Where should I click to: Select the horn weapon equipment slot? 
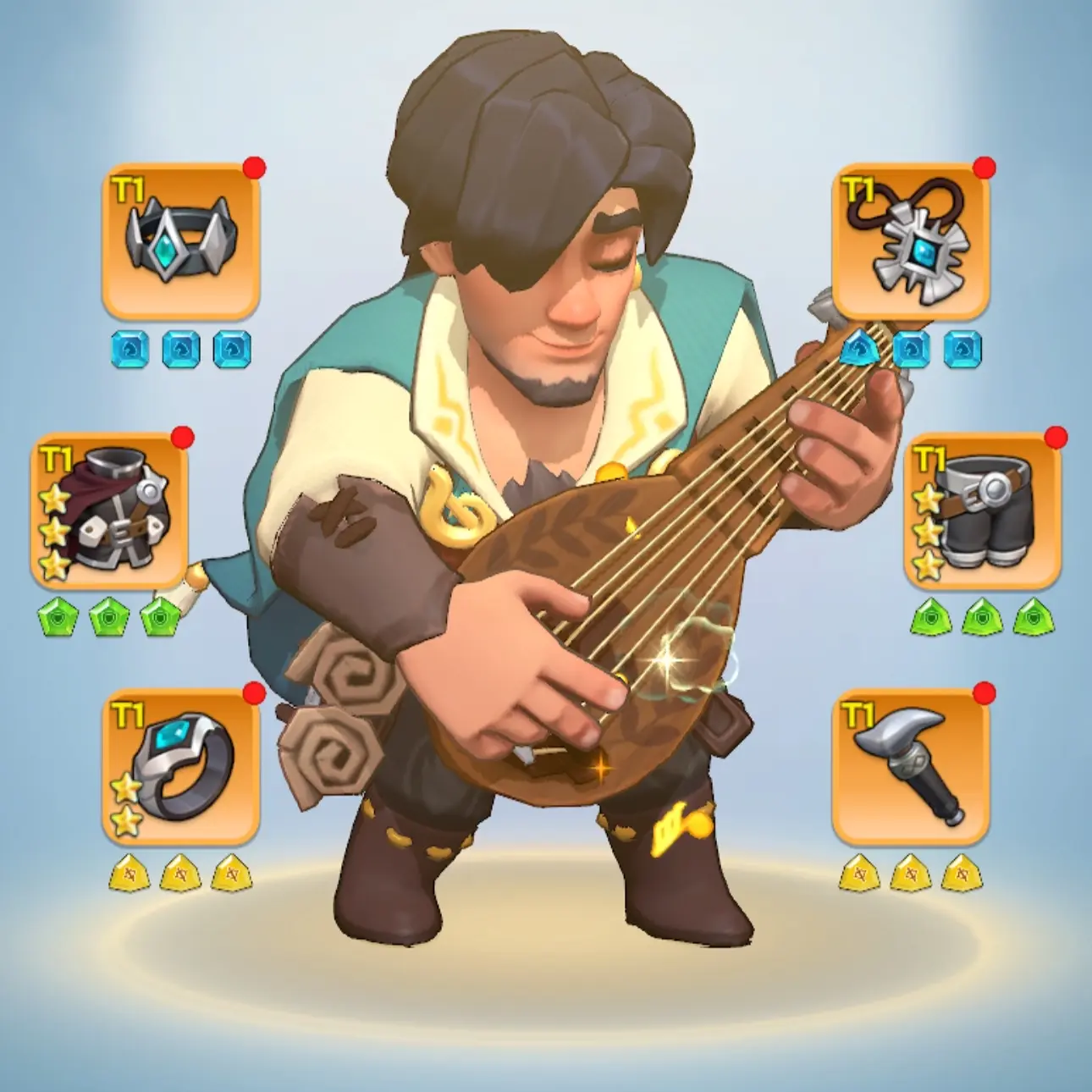point(911,766)
